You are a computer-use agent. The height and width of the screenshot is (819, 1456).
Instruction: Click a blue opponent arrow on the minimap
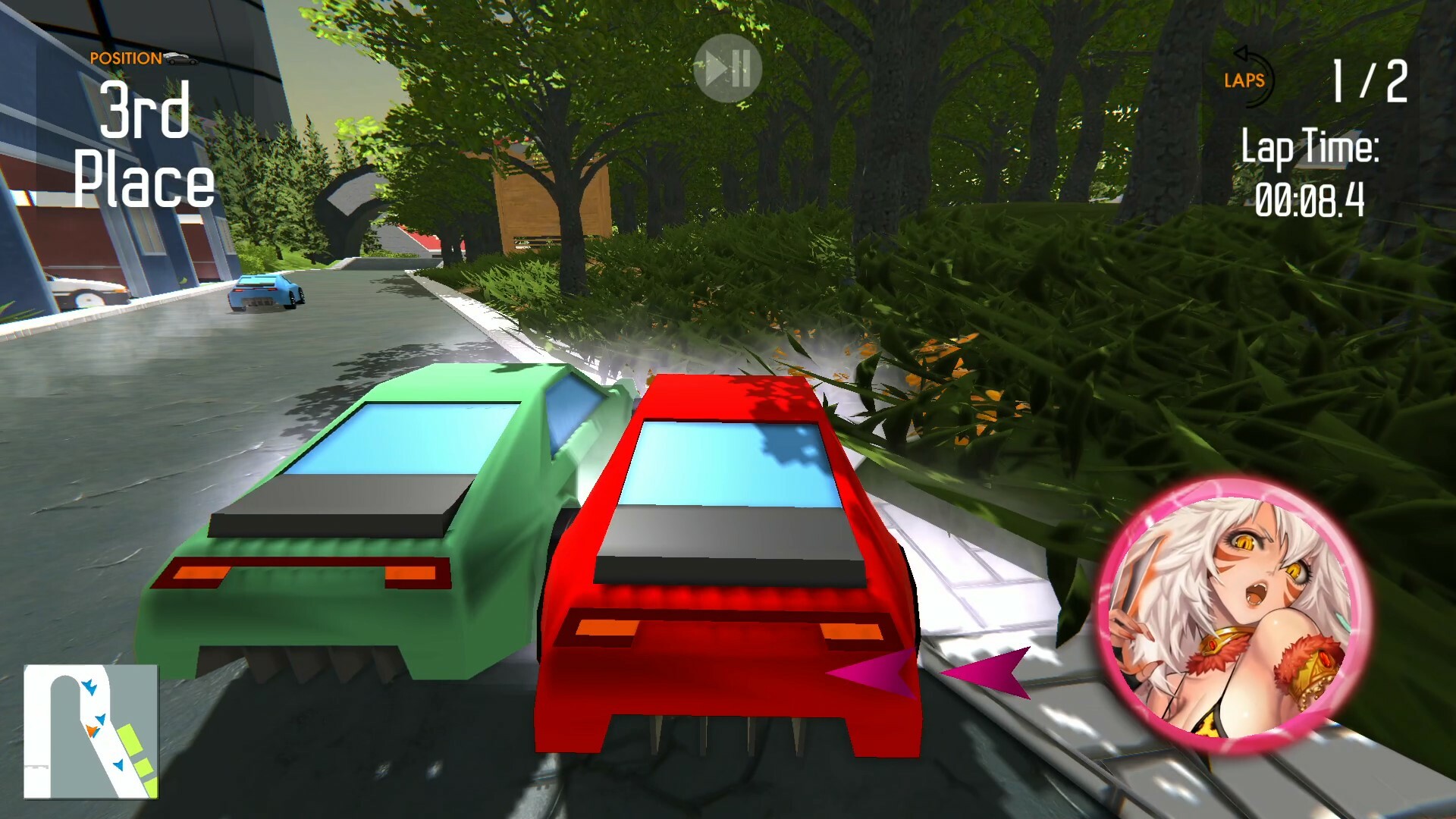click(91, 686)
